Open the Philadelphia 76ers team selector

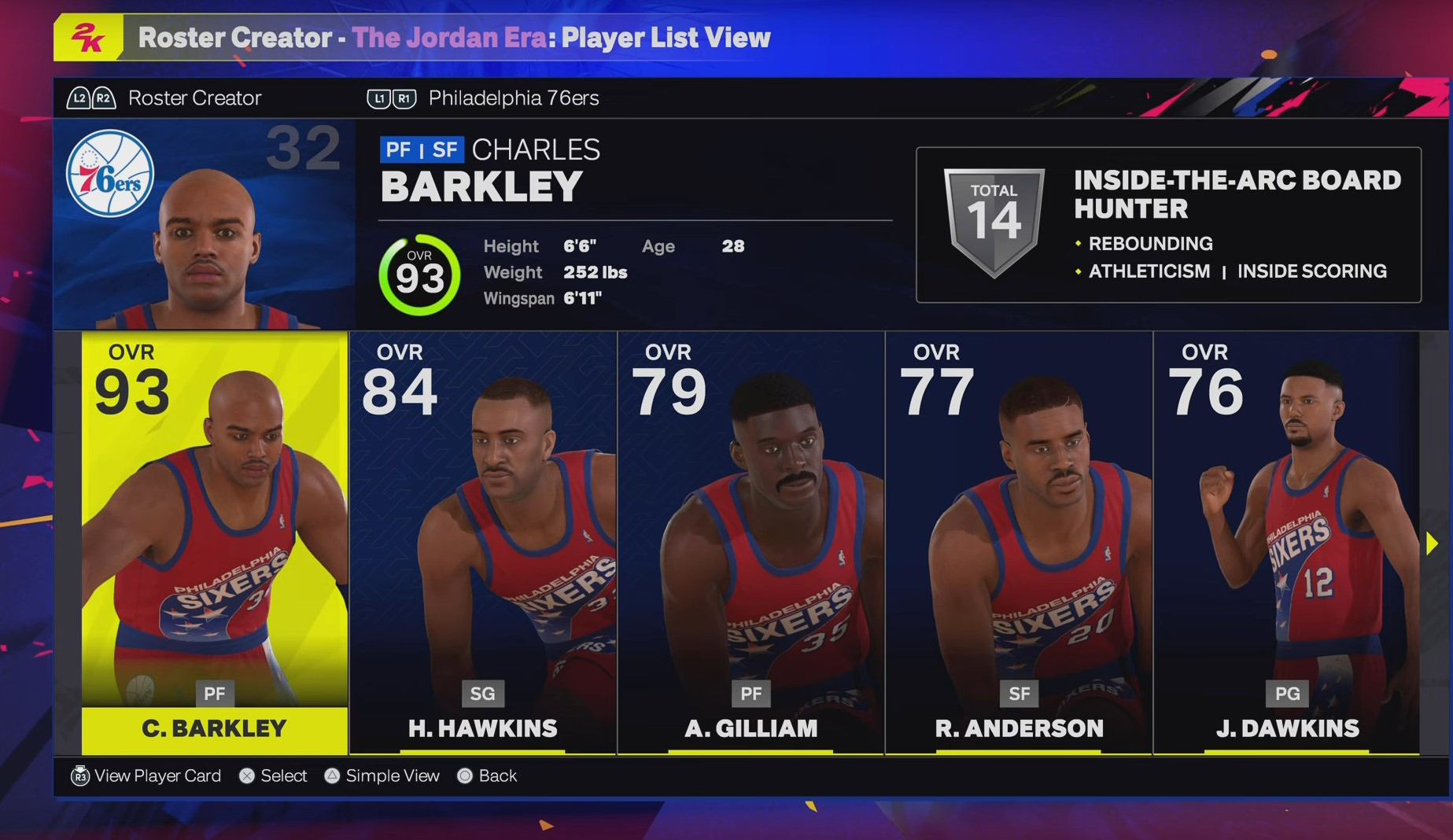pos(512,98)
